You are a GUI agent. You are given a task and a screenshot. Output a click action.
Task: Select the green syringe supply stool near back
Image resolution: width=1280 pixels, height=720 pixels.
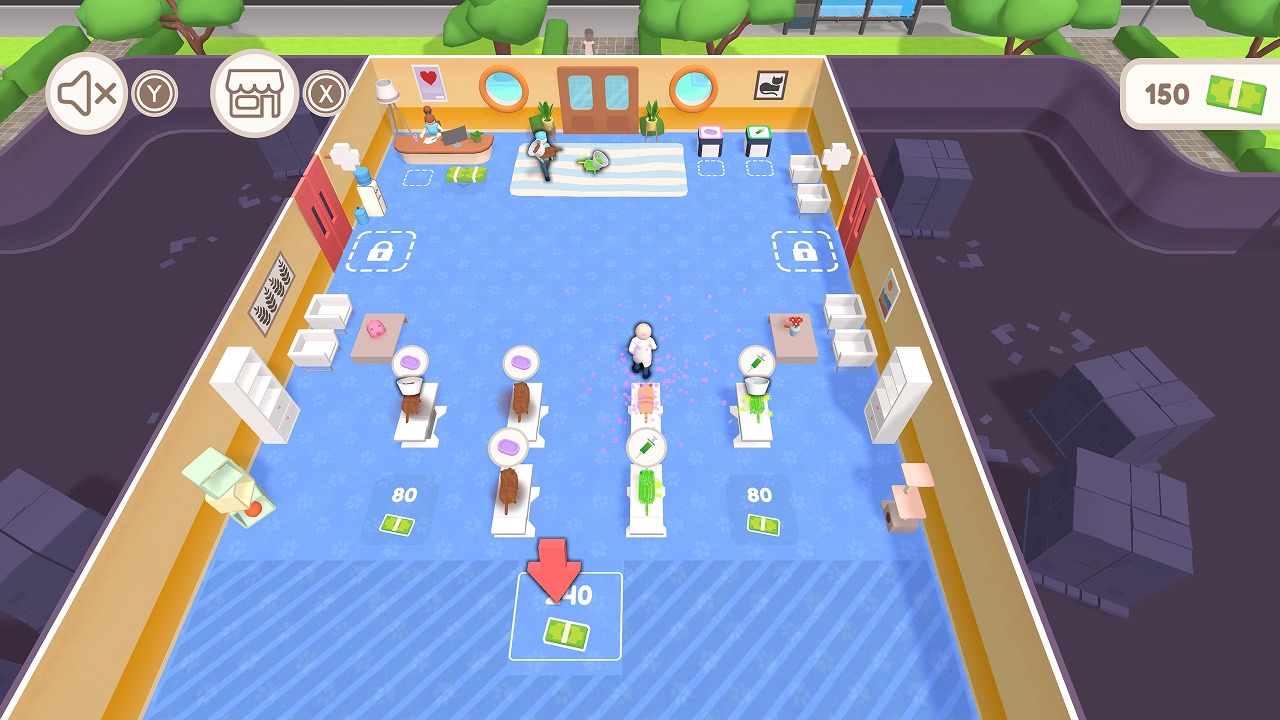coord(757,132)
